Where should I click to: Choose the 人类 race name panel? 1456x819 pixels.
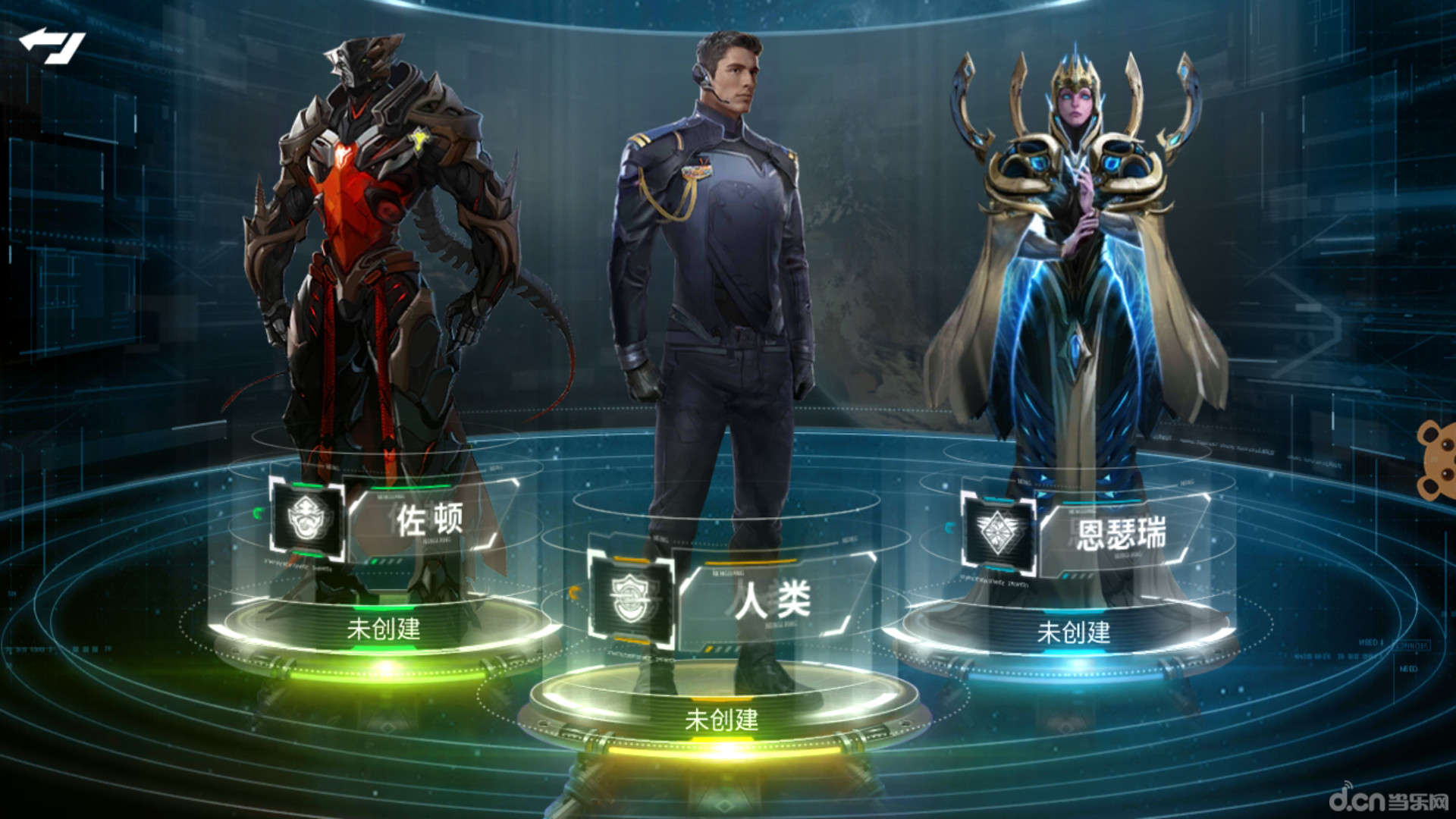(772, 601)
